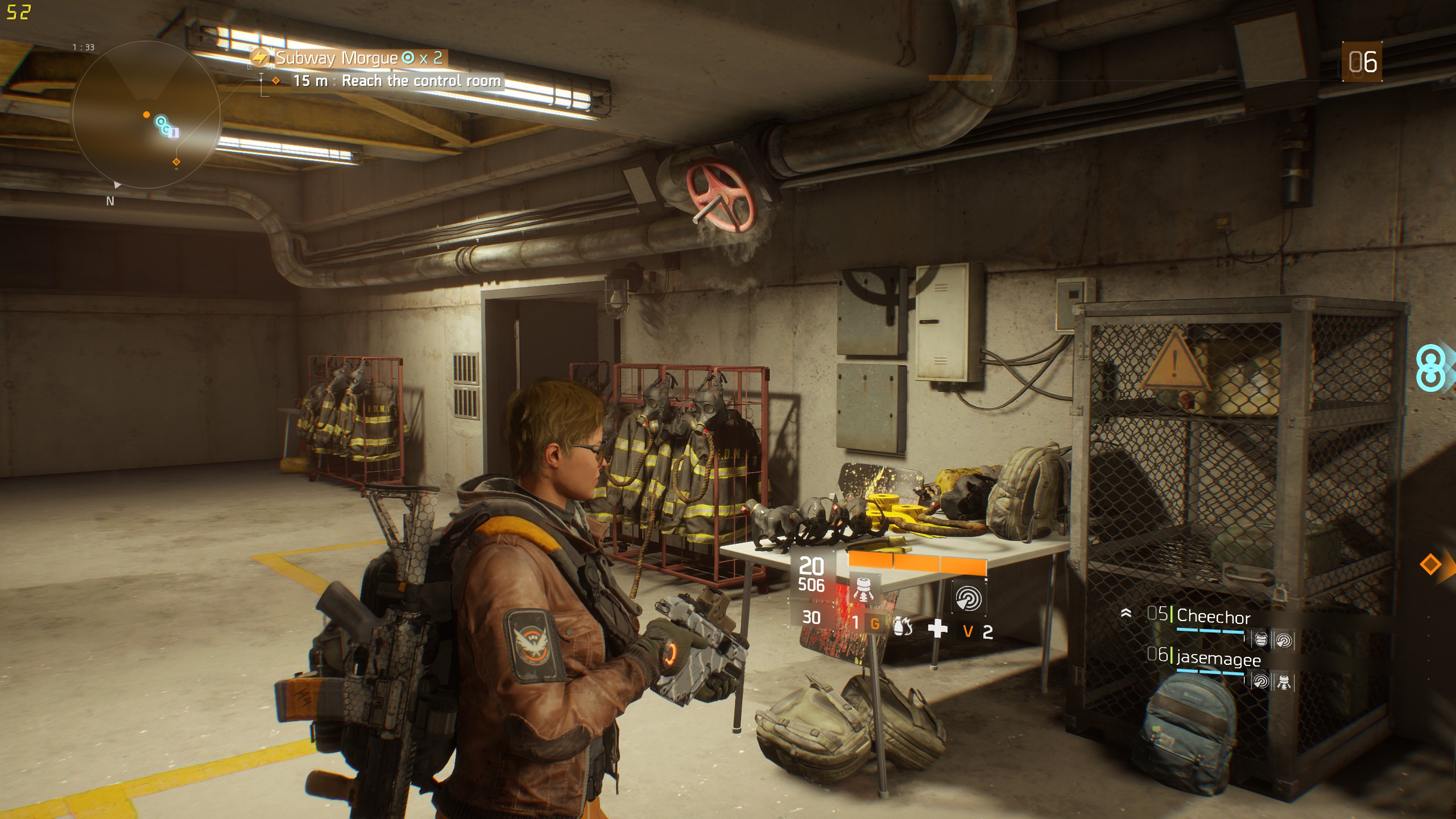Screen dimensions: 1456x819
Task: Click the cyan teammate marker at screen edge
Action: coord(1431,368)
